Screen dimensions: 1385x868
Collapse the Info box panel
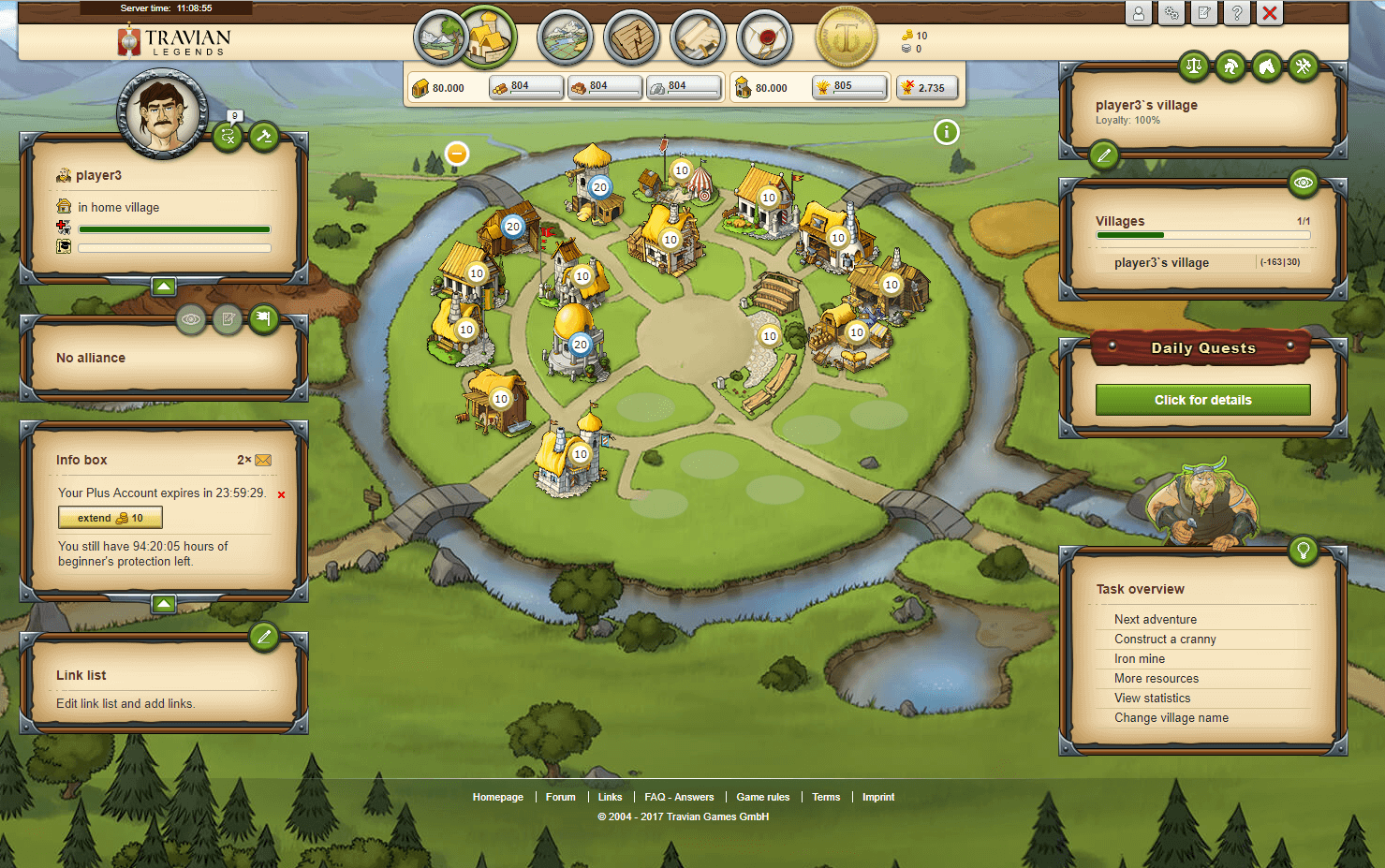point(164,604)
